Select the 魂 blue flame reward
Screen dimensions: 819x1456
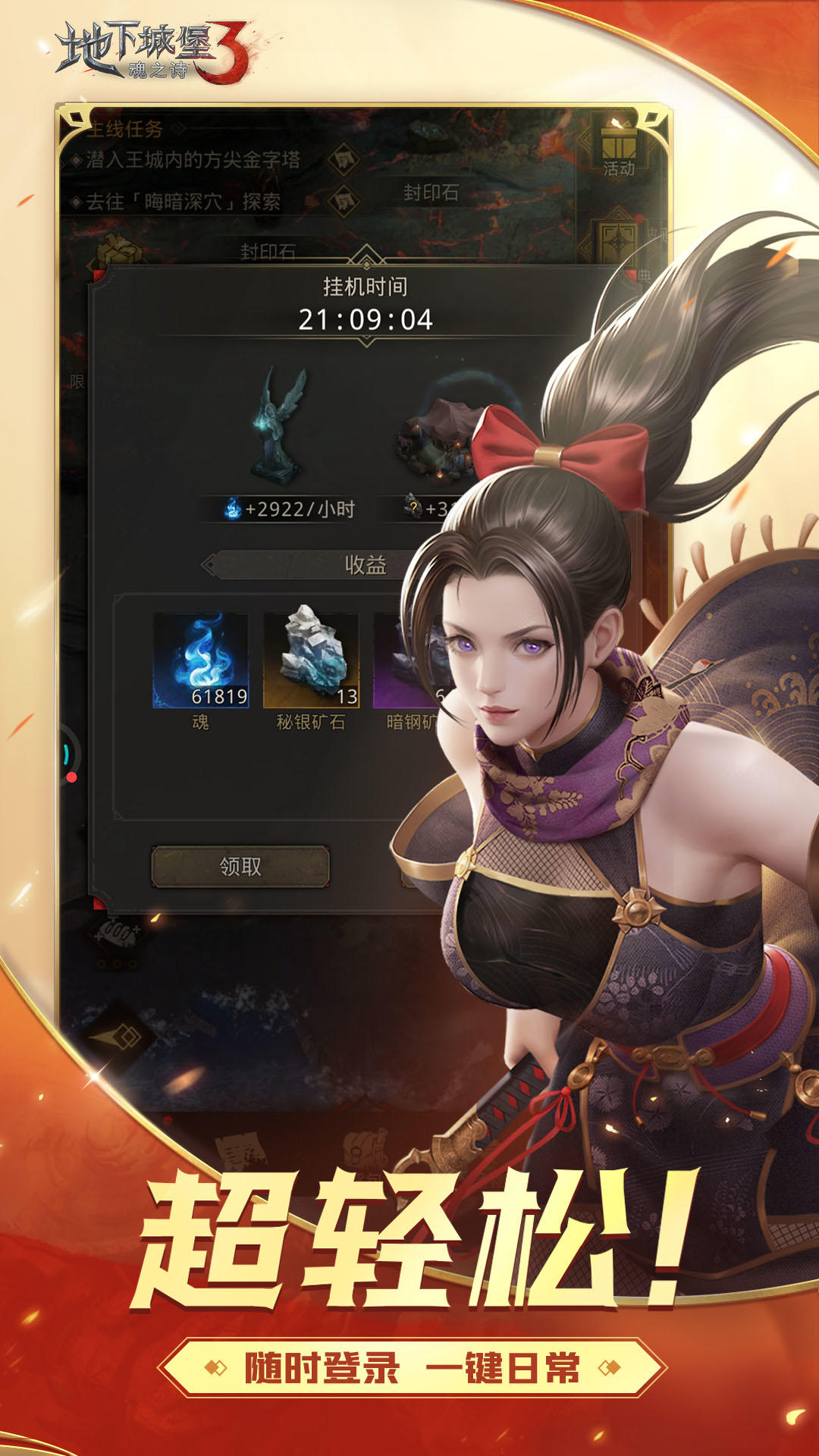pos(201,661)
